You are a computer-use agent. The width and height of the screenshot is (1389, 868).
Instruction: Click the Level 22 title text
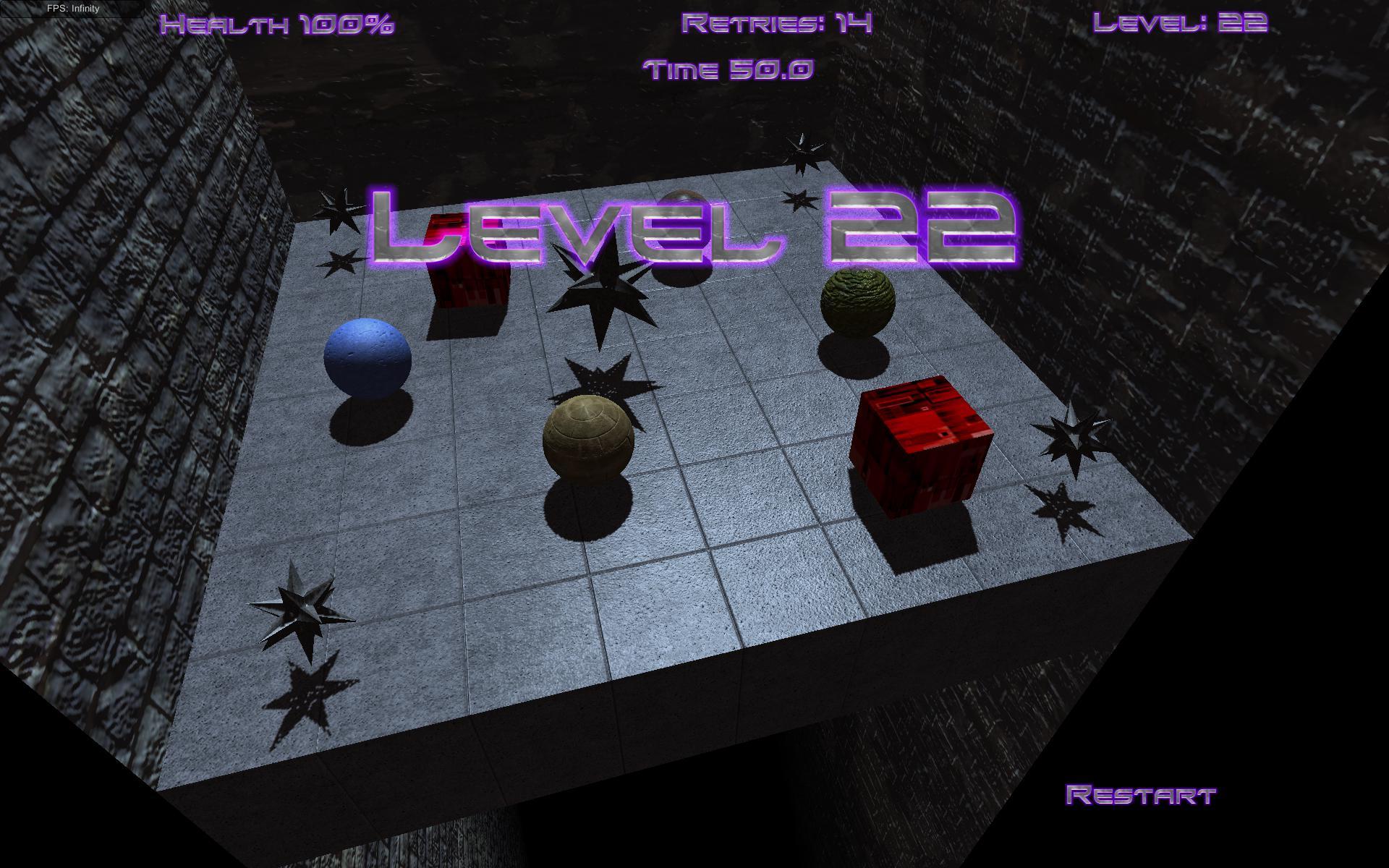[x=694, y=228]
